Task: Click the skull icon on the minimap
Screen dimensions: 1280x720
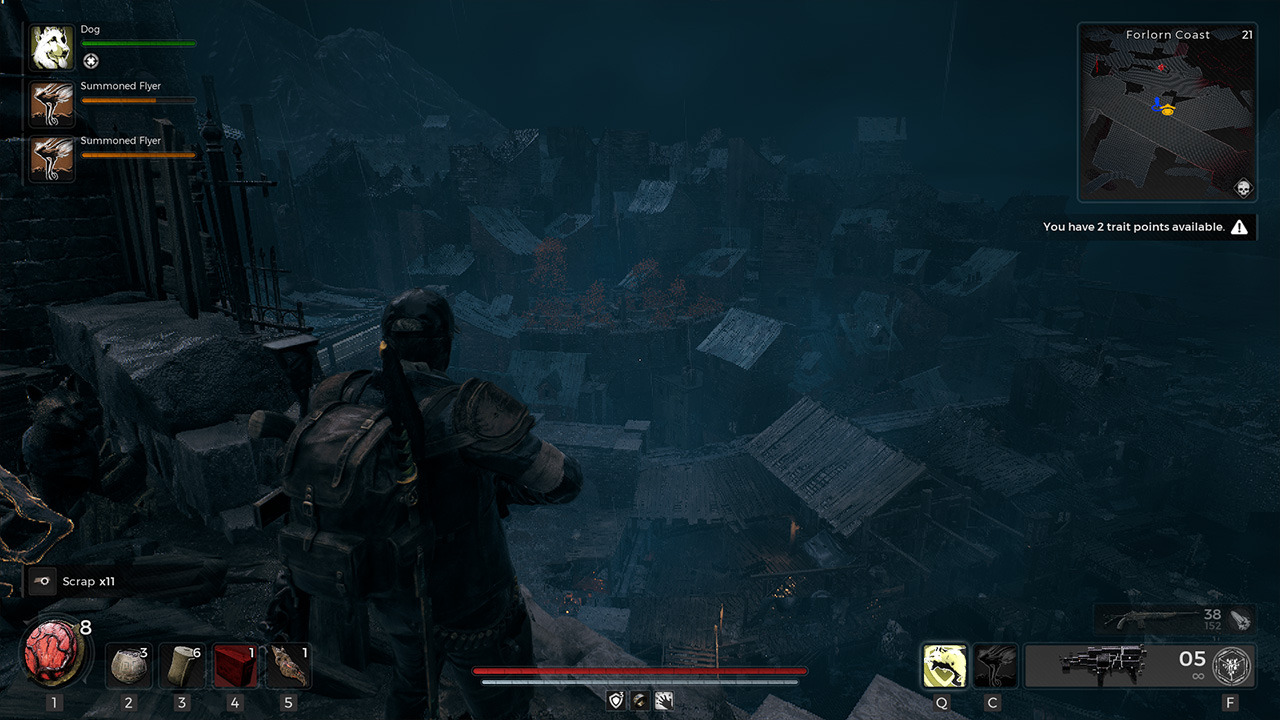Action: pyautogui.click(x=1243, y=188)
